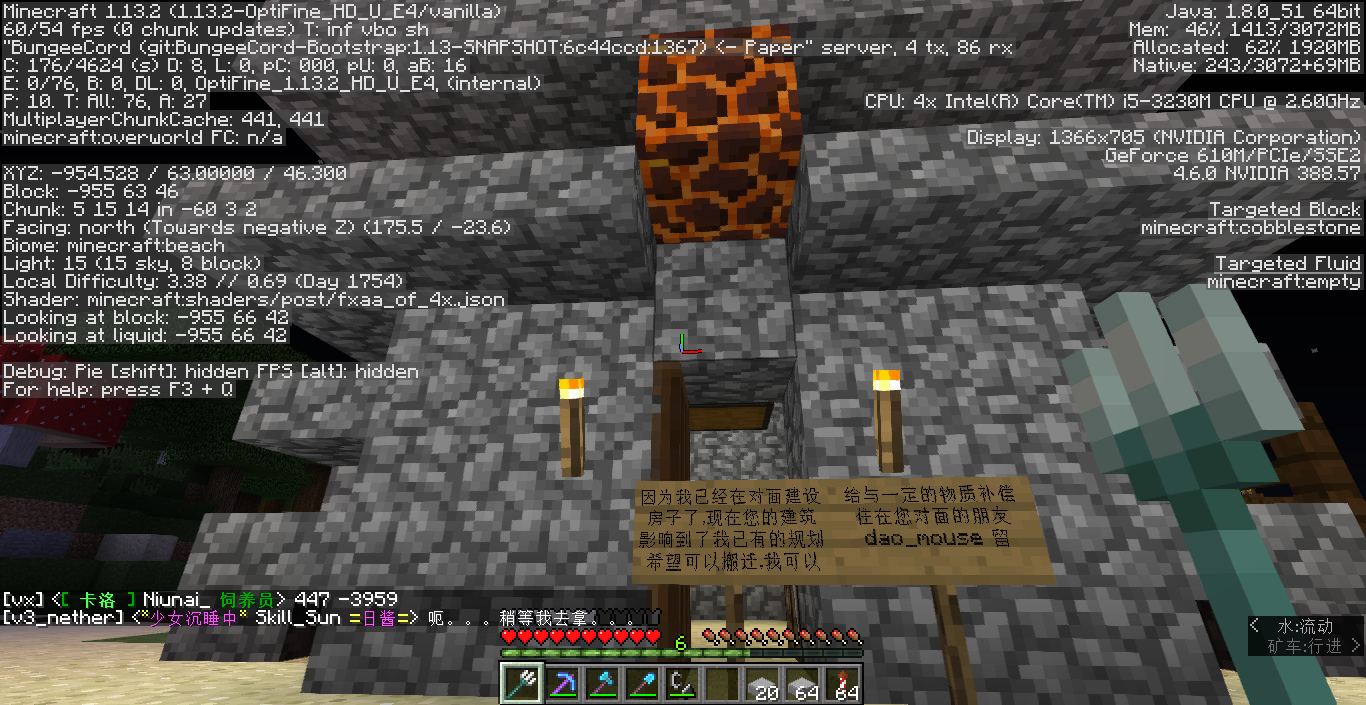Select the enchanted diamond pickaxe slot
This screenshot has width=1366, height=705.
coord(561,683)
